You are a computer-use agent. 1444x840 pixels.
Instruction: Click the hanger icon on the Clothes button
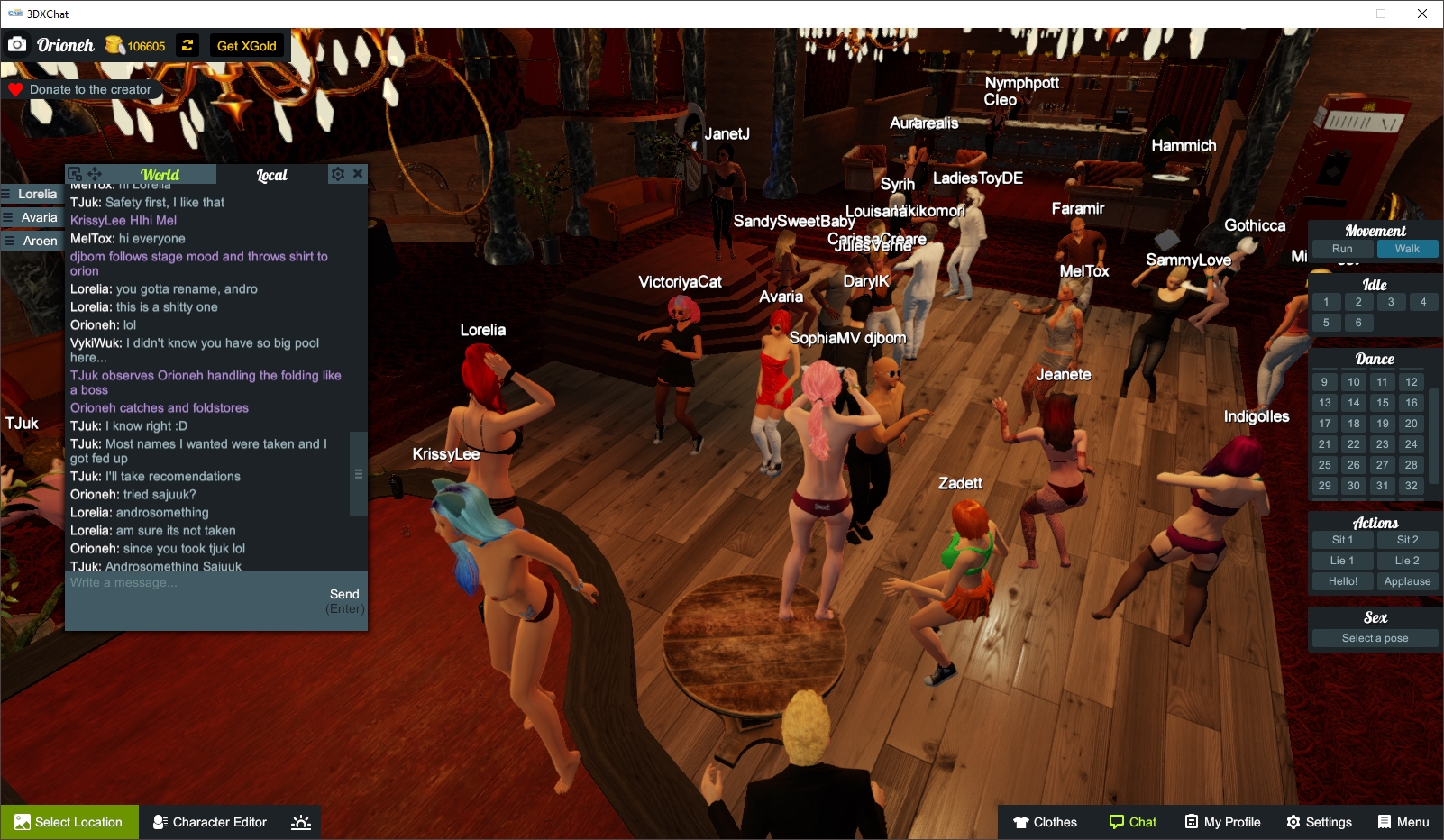coord(1019,821)
